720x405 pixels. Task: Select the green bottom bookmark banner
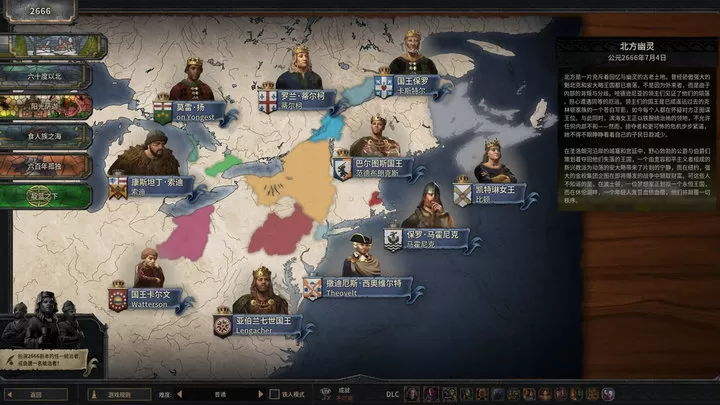pyautogui.click(x=45, y=195)
